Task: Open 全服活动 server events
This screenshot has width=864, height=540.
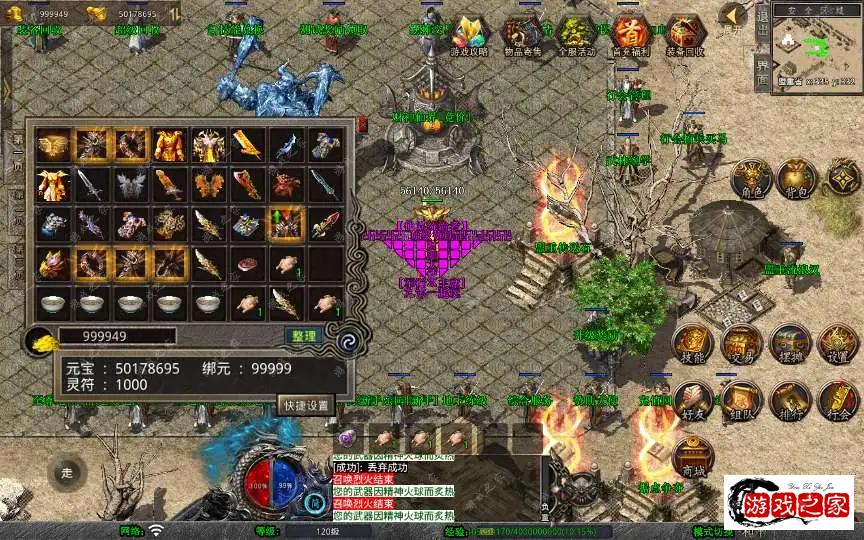Action: tap(575, 36)
